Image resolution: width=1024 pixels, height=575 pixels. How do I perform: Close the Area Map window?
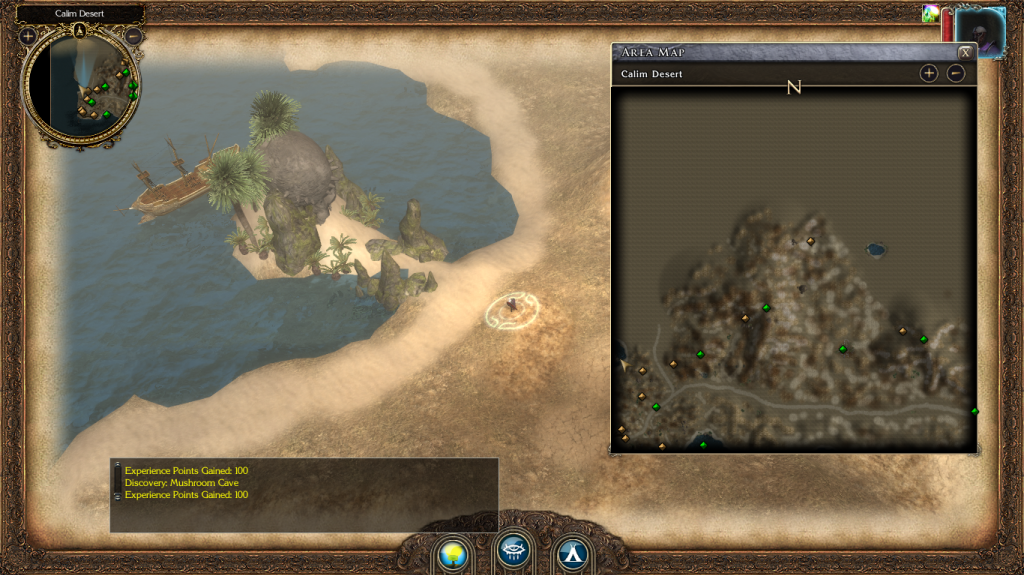click(965, 52)
